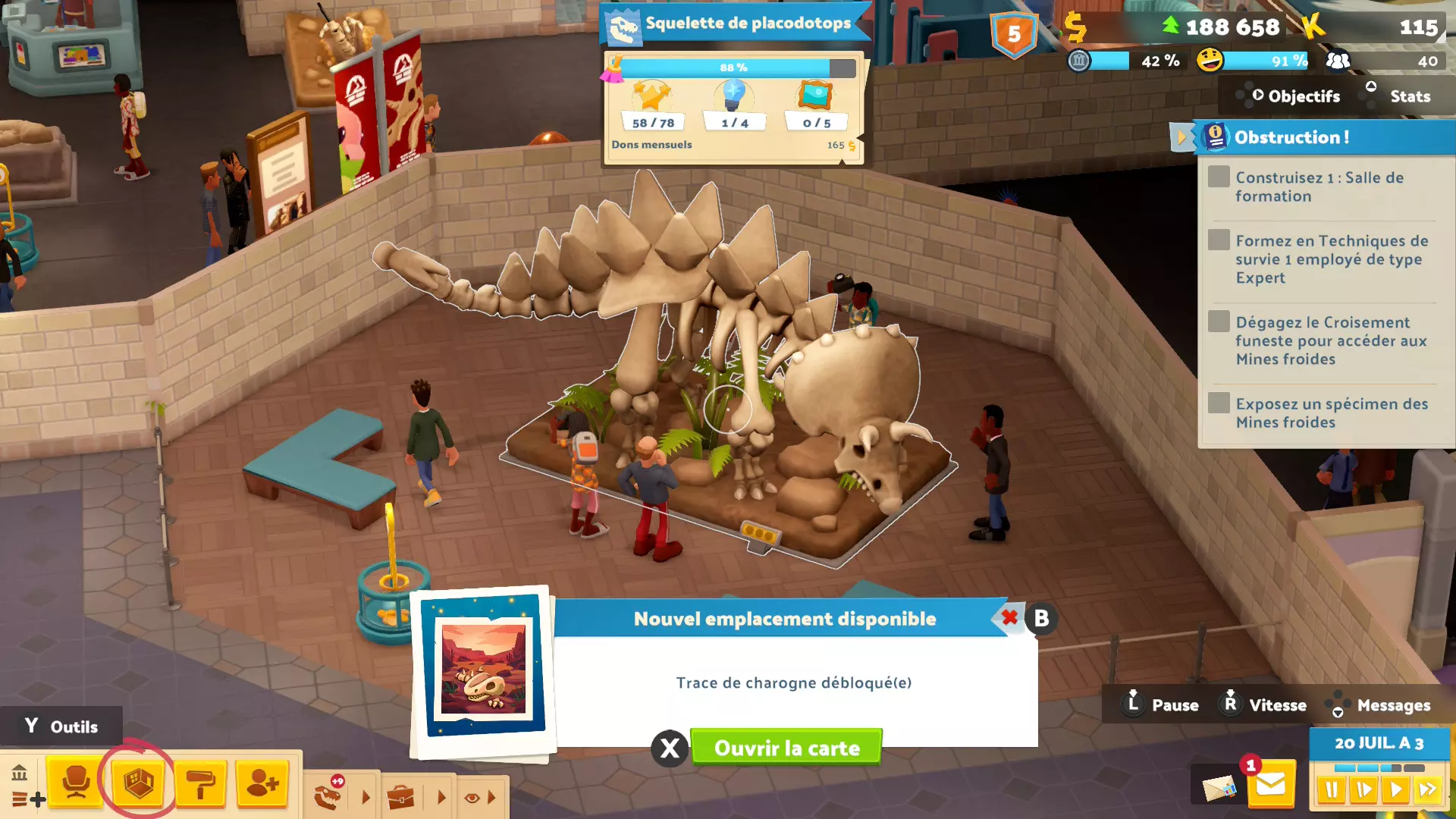Switch to the Stats tab
1456x819 pixels.
coord(1410,96)
